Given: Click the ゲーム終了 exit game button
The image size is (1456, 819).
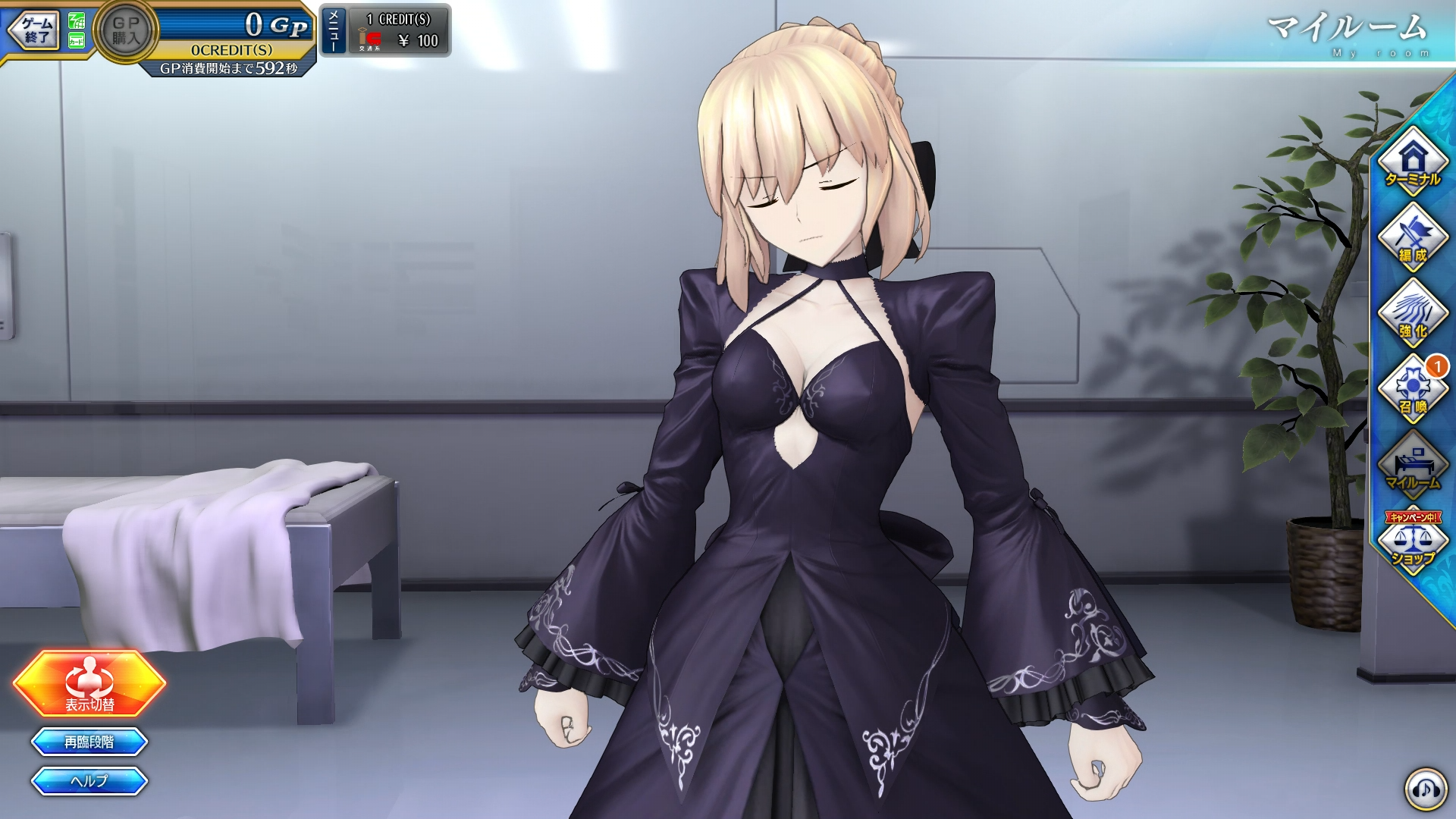Looking at the screenshot, I should tap(35, 30).
